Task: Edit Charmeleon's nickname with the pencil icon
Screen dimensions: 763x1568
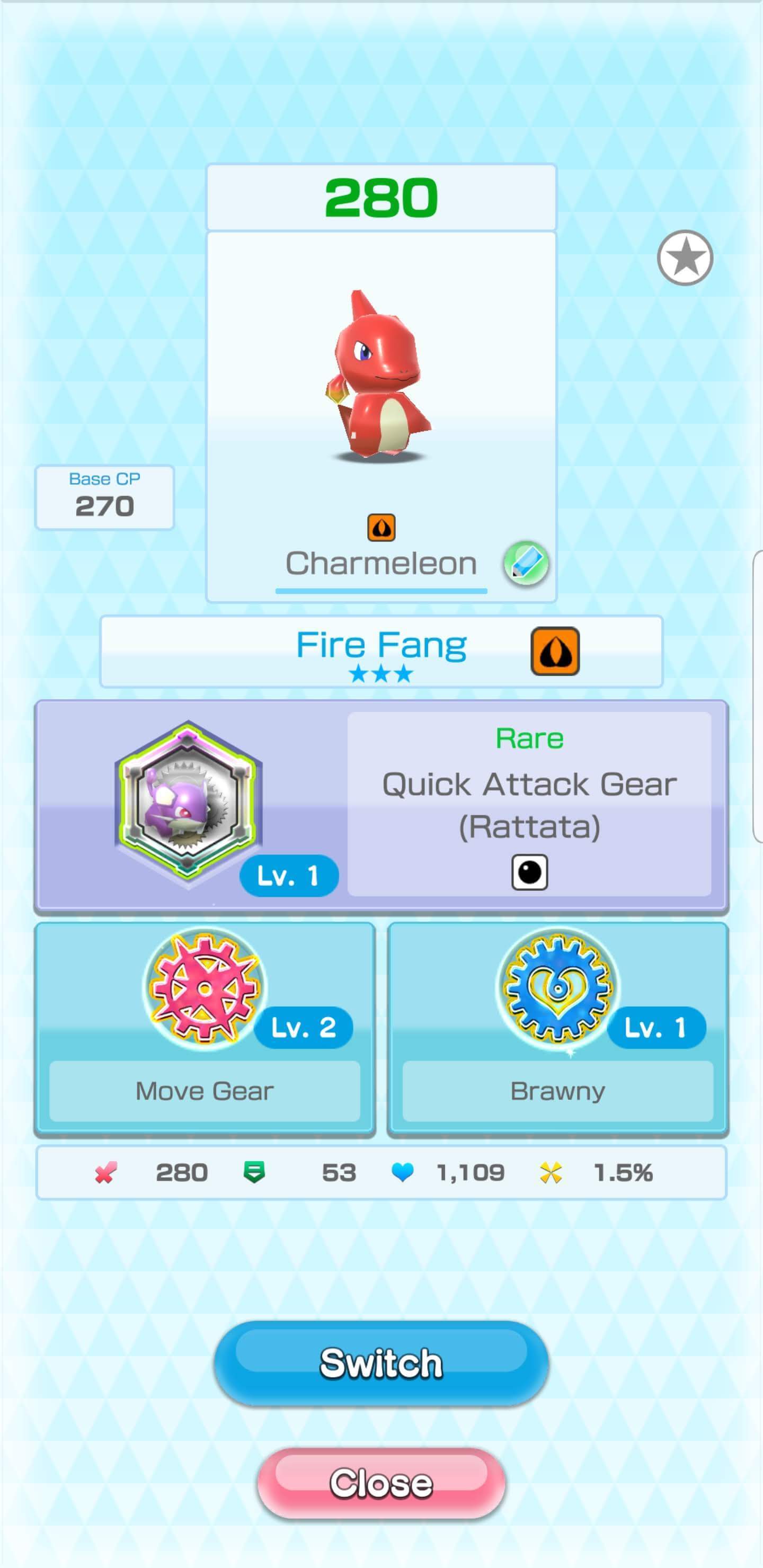Action: coord(526,563)
